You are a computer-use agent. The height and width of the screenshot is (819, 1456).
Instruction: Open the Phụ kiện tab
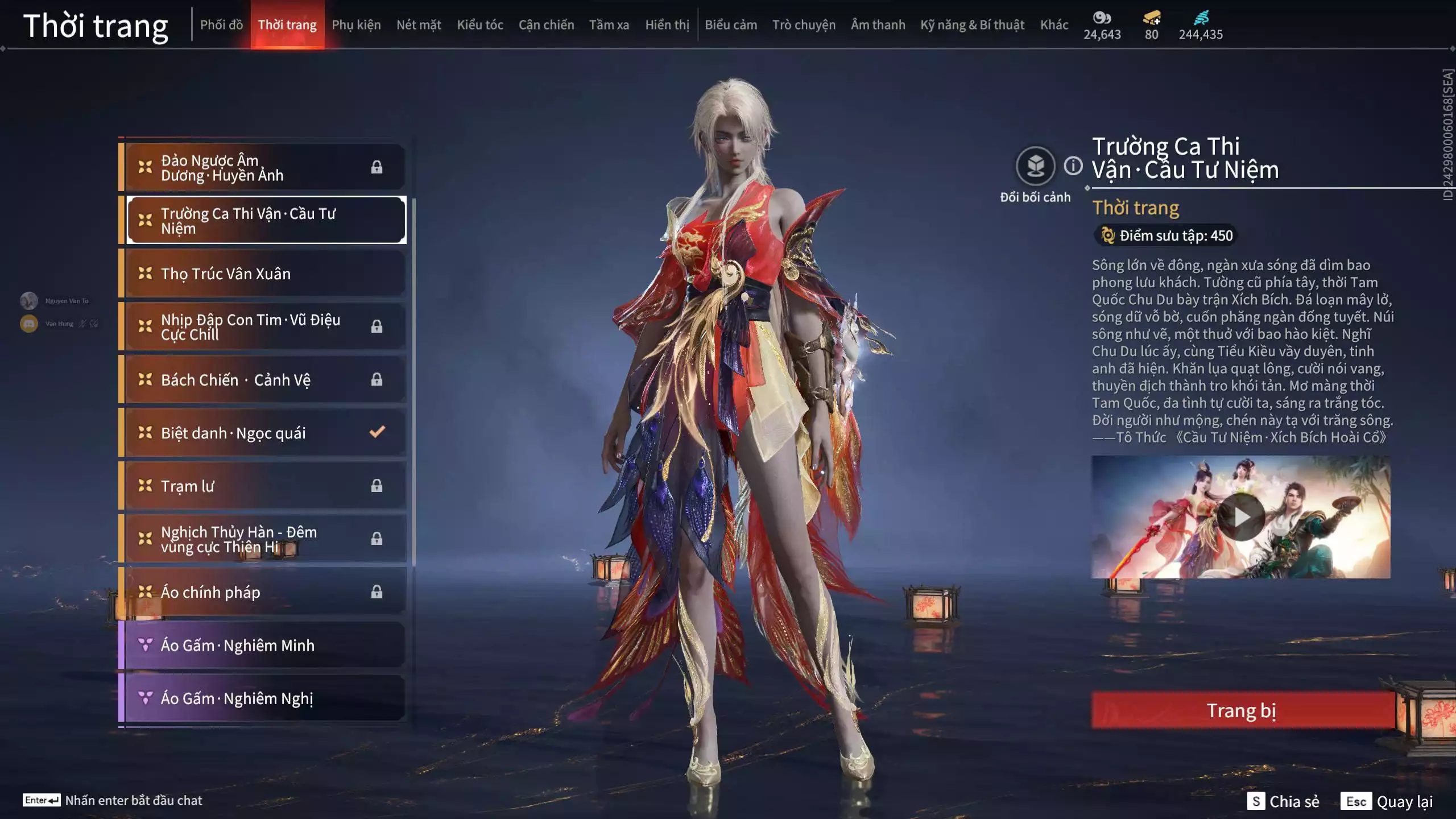pyautogui.click(x=356, y=25)
